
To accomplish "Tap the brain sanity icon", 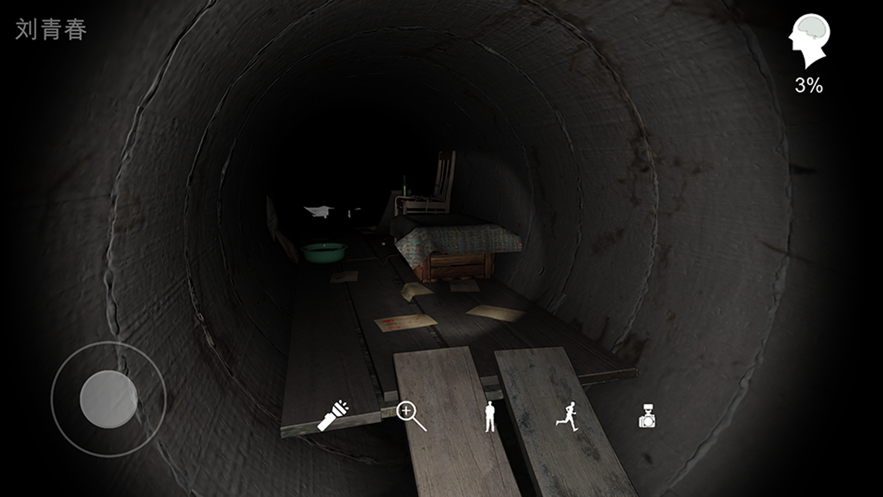I will [x=808, y=42].
